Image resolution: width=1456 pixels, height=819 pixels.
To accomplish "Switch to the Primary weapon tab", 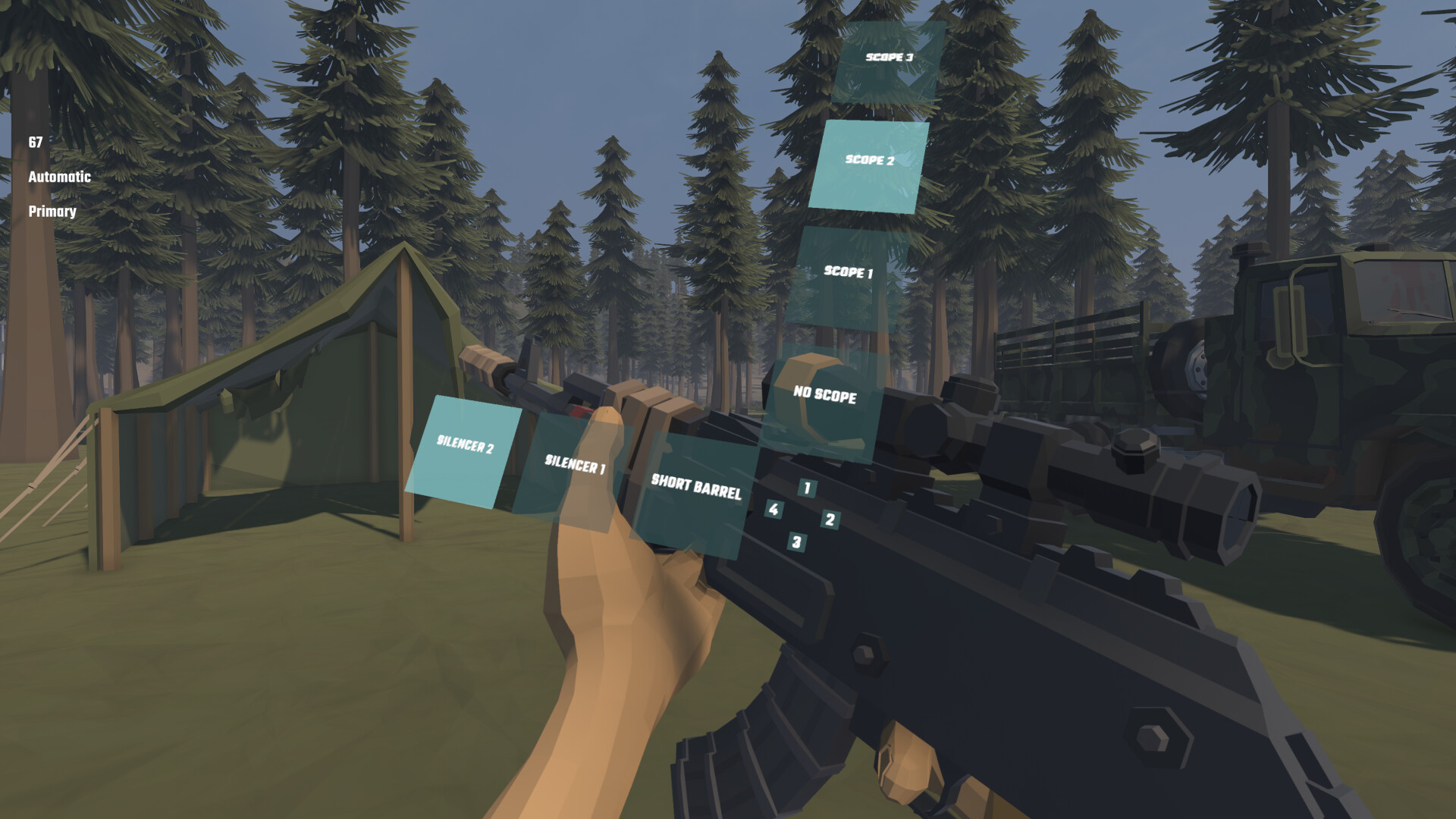I will click(x=52, y=213).
